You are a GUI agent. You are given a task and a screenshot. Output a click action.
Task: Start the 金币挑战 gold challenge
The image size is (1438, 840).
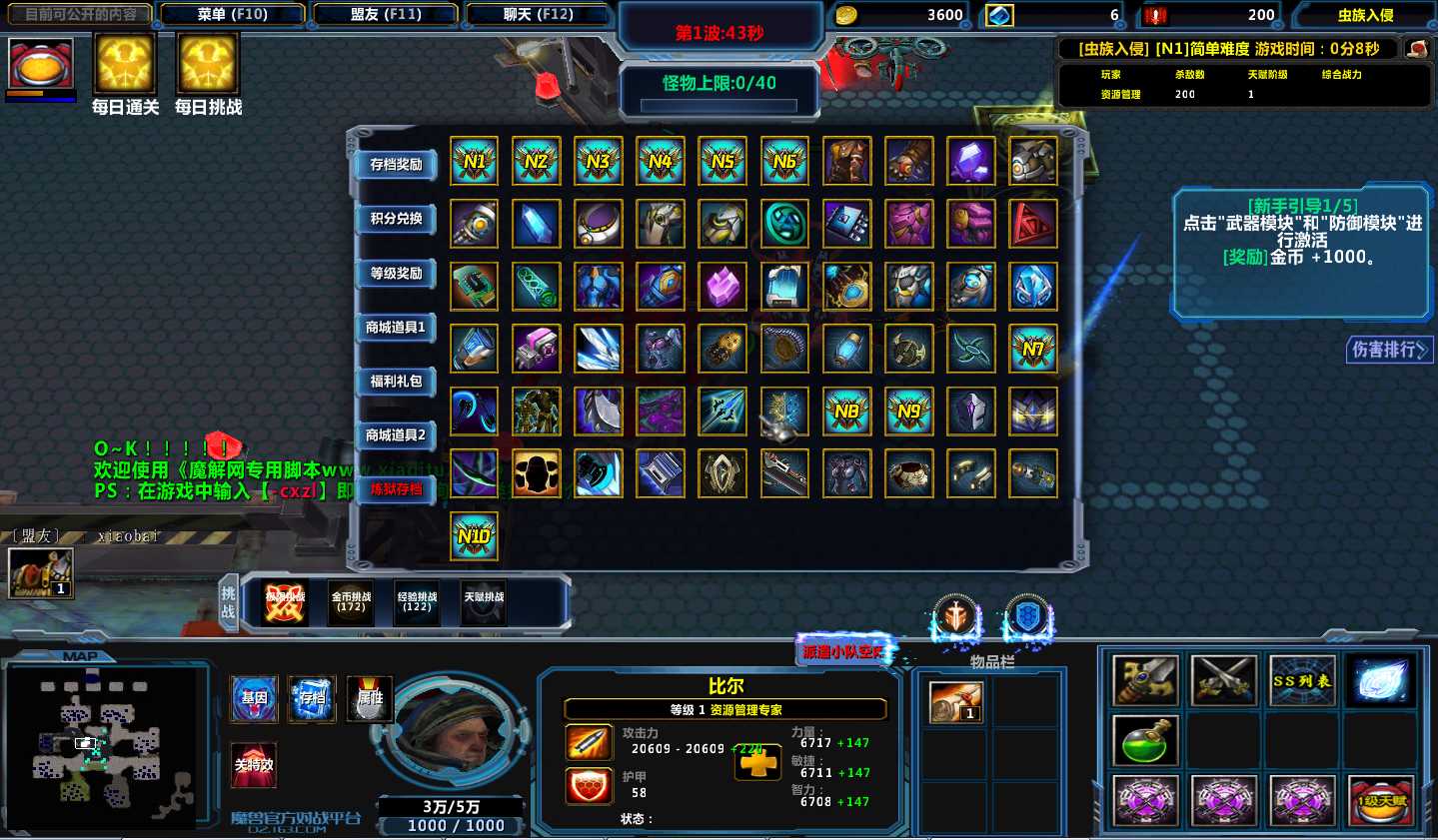coord(351,602)
